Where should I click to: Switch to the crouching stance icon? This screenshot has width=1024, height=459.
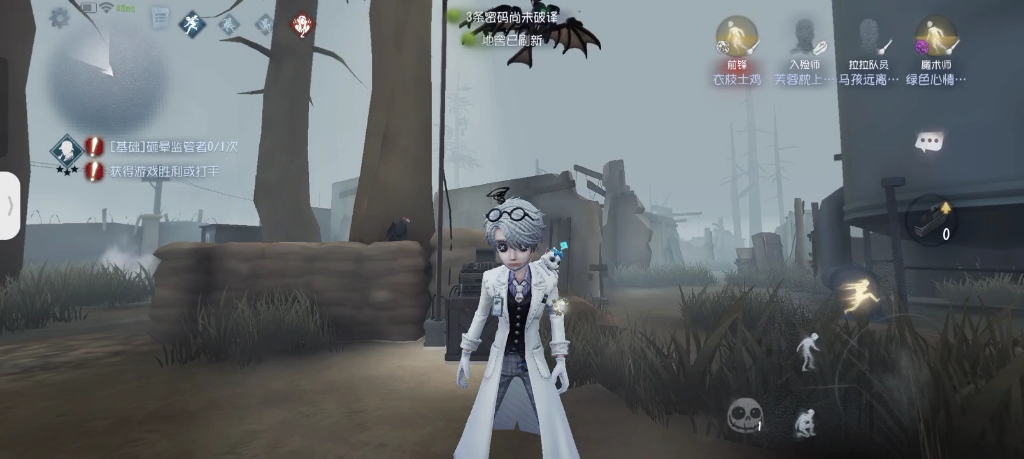803,423
